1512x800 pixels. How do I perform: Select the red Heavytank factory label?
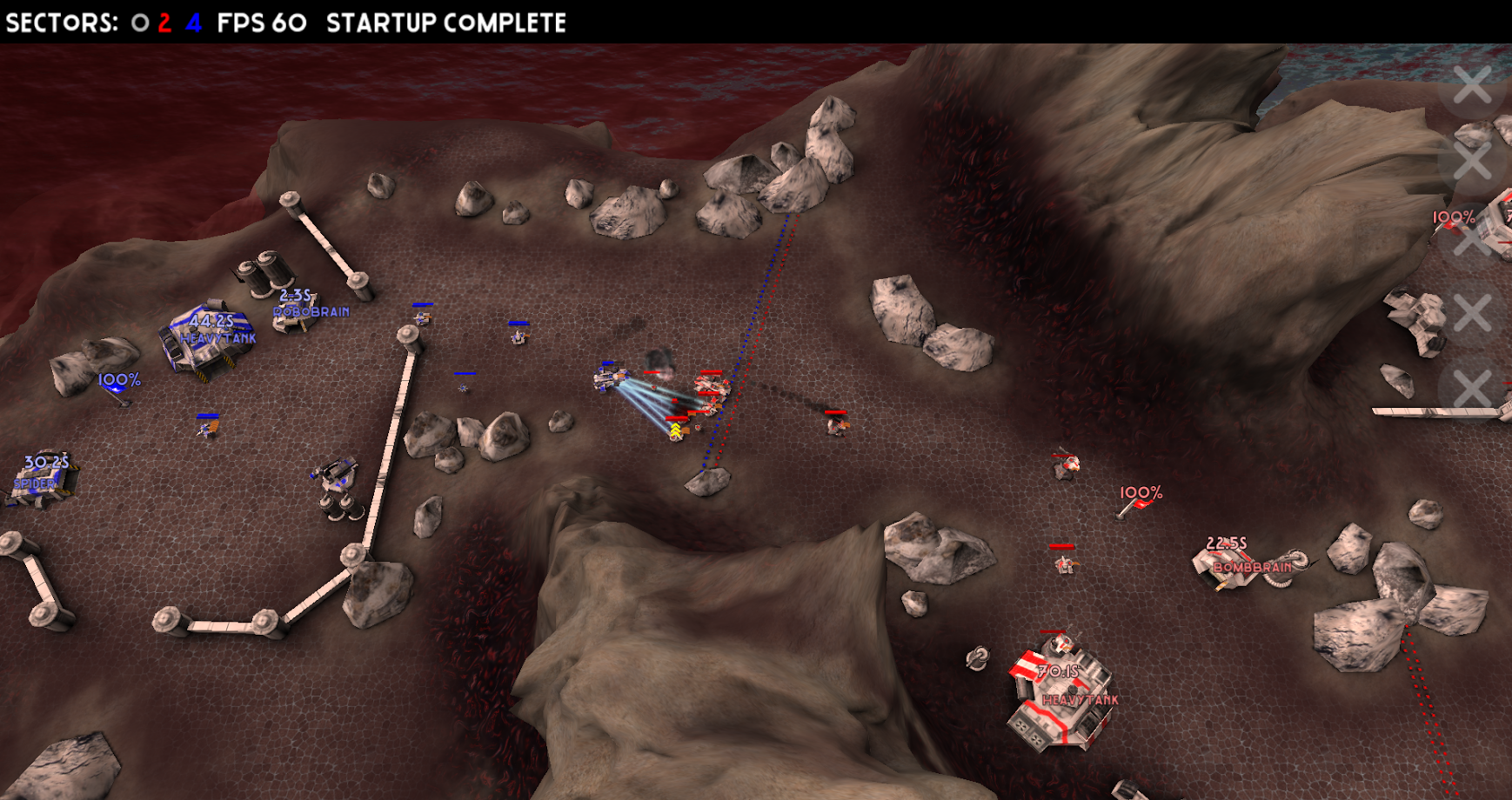click(1080, 699)
